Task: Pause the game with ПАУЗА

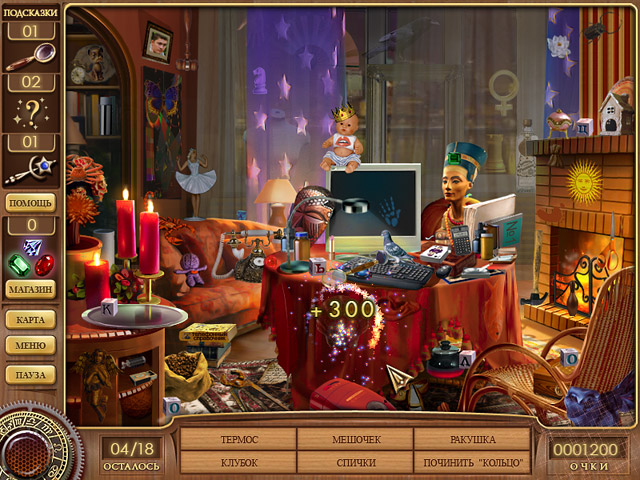Action: [x=32, y=374]
